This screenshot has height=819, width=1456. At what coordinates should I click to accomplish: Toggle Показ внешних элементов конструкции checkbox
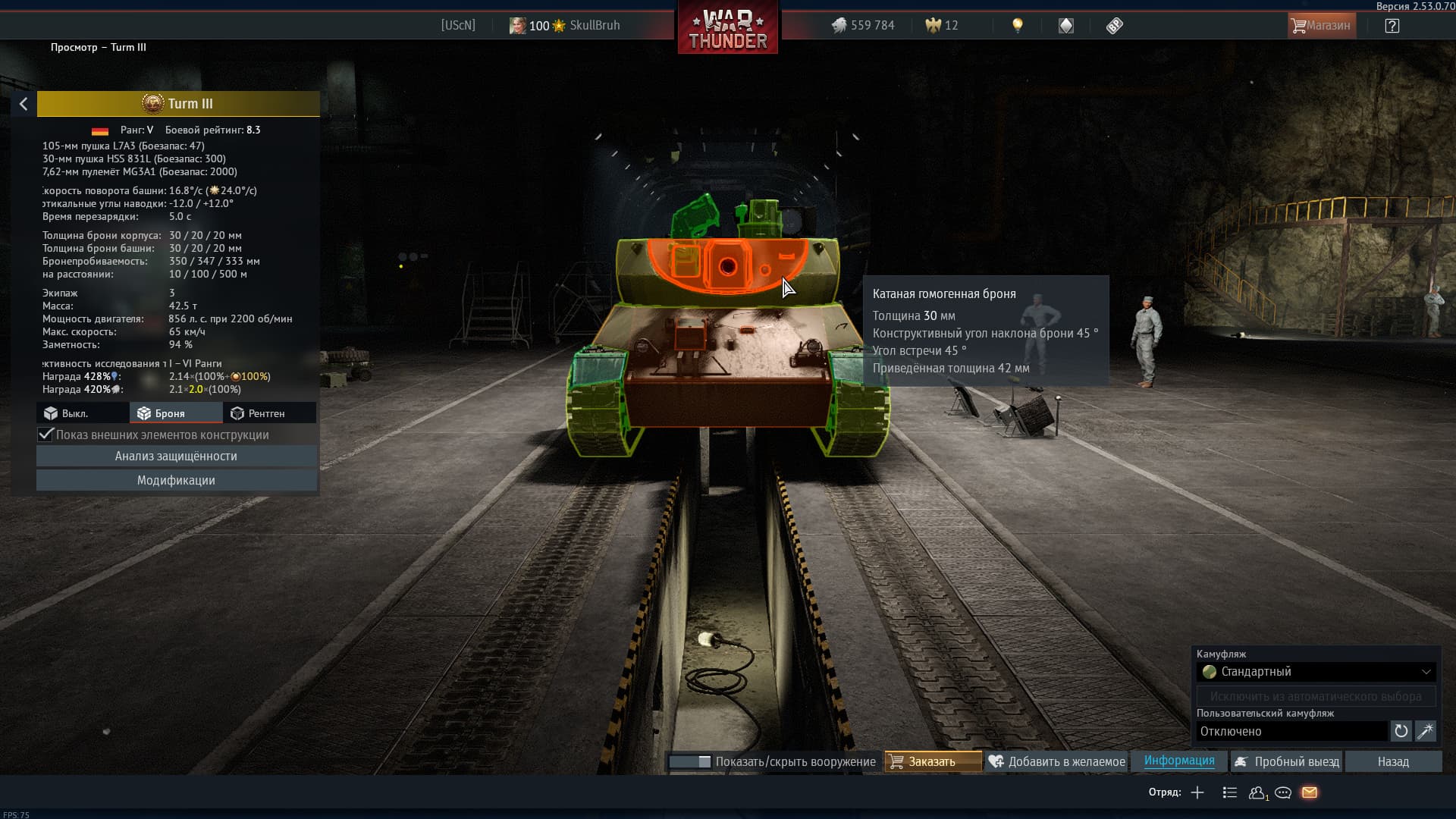tap(46, 435)
